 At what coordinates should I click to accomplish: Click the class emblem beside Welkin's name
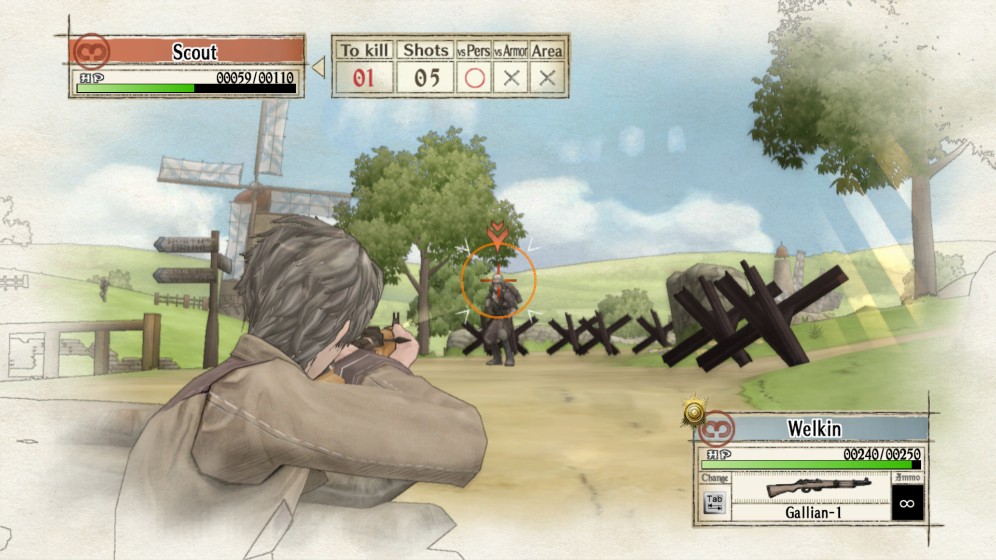point(716,429)
